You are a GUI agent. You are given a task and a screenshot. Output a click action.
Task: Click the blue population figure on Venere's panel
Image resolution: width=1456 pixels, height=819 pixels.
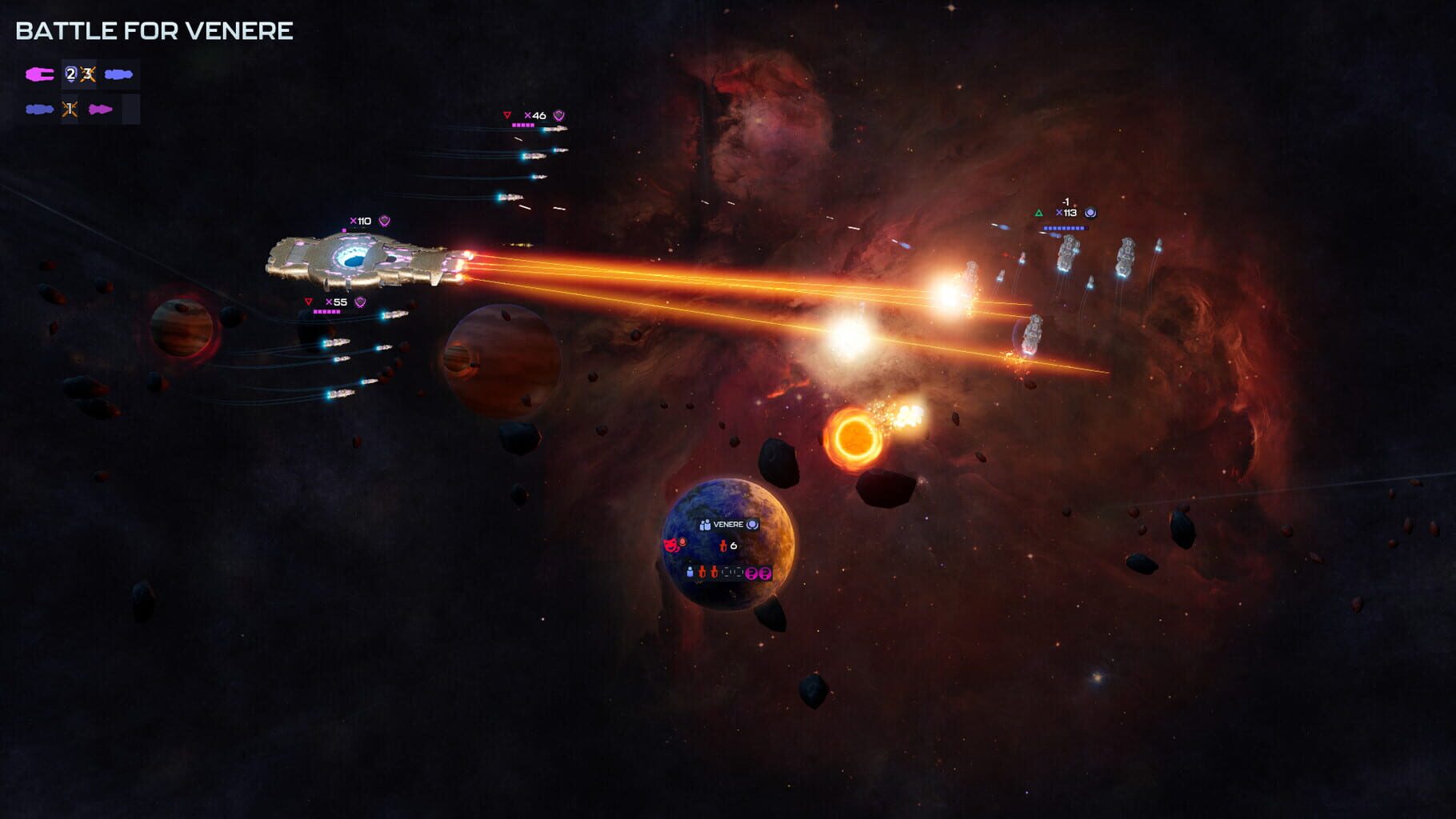click(690, 572)
